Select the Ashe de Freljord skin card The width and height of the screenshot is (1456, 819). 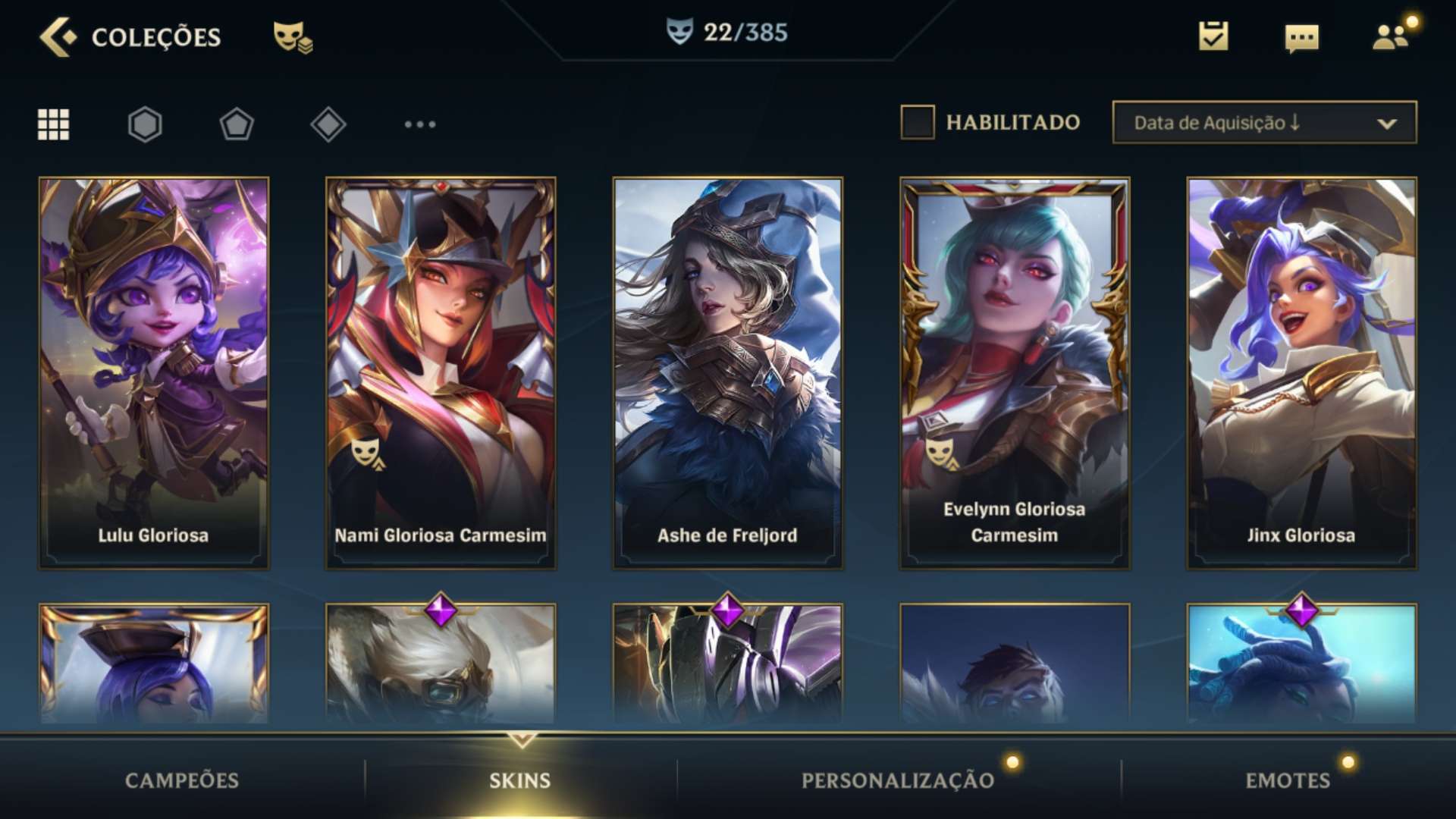pos(727,373)
